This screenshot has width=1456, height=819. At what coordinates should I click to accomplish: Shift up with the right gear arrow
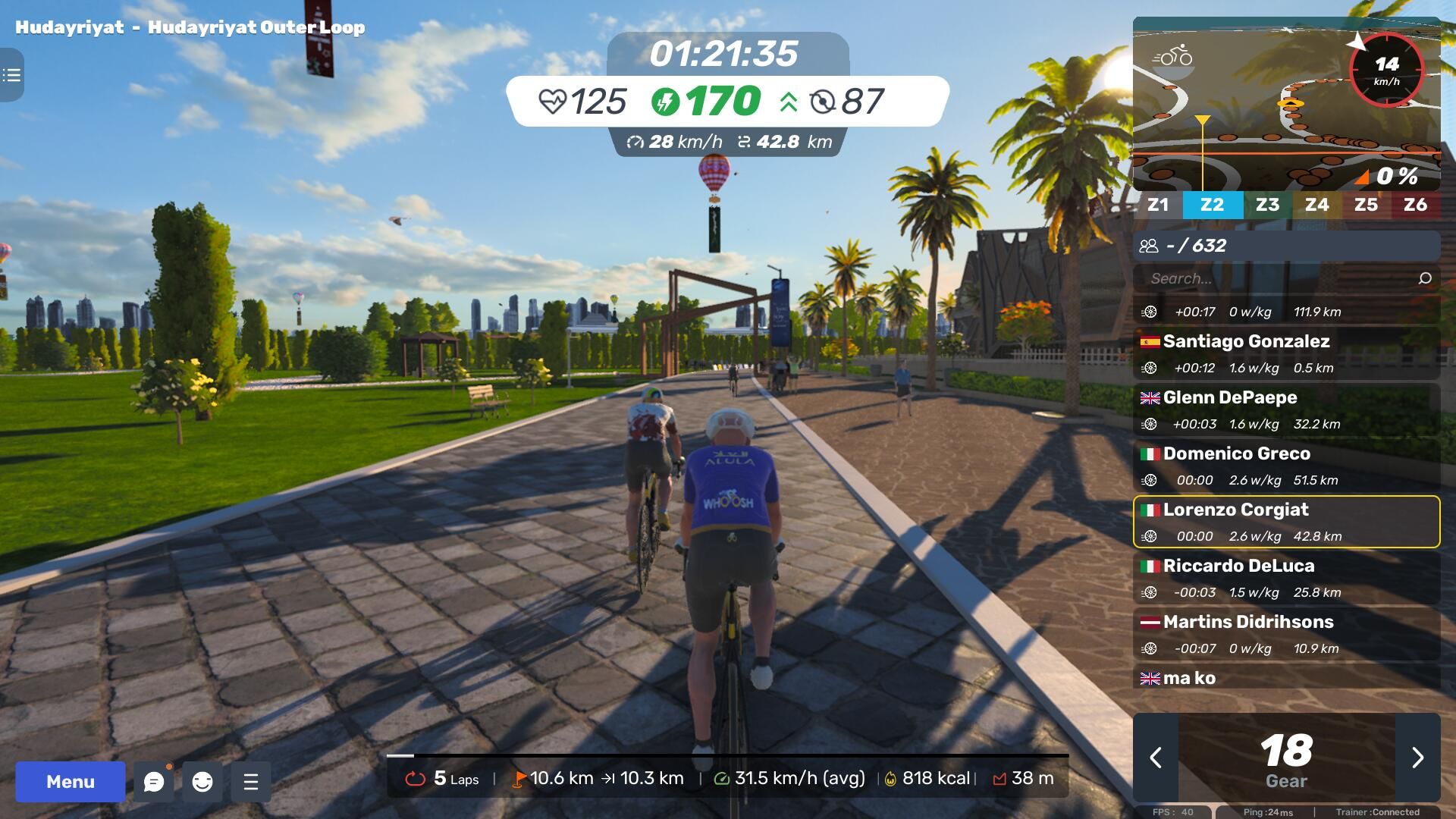[x=1417, y=758]
